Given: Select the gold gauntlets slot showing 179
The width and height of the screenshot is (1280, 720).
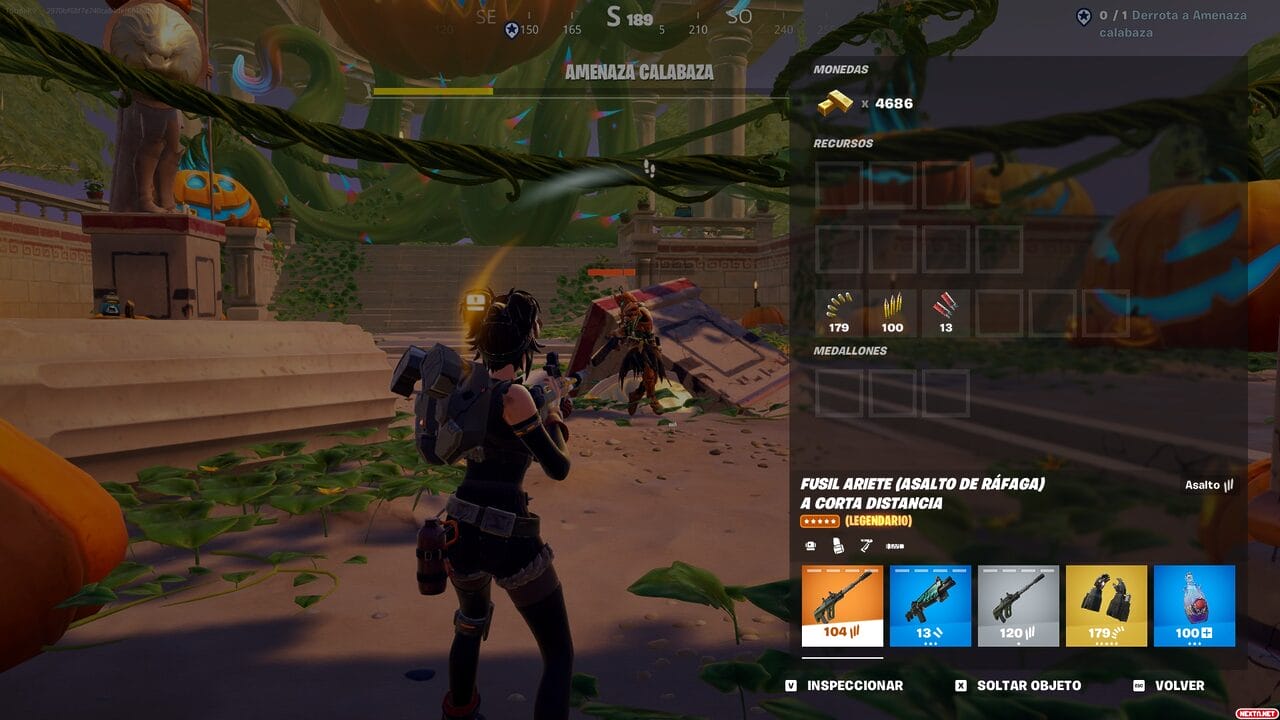Looking at the screenshot, I should point(1106,606).
